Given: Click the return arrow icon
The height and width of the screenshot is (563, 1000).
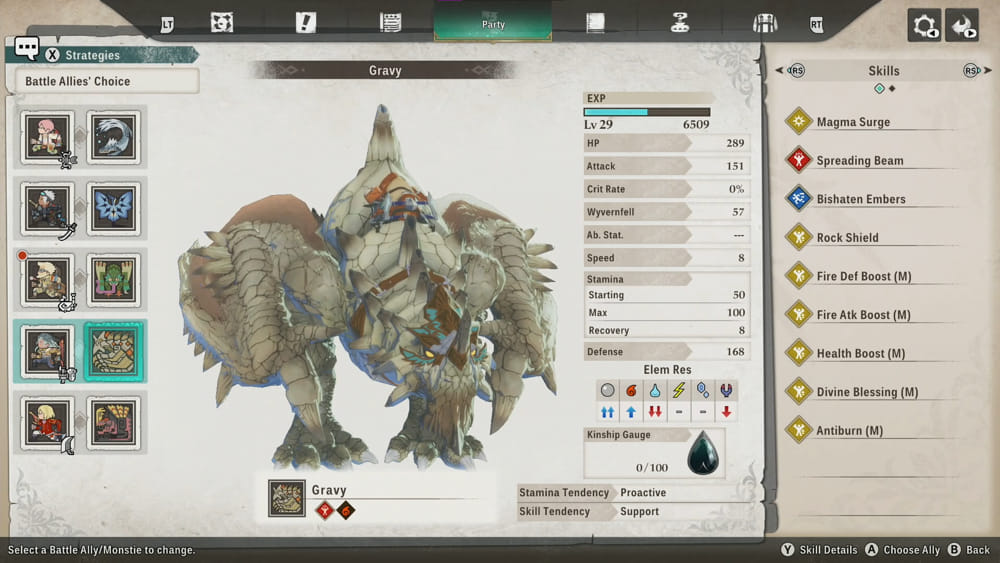Looking at the screenshot, I should 961,26.
